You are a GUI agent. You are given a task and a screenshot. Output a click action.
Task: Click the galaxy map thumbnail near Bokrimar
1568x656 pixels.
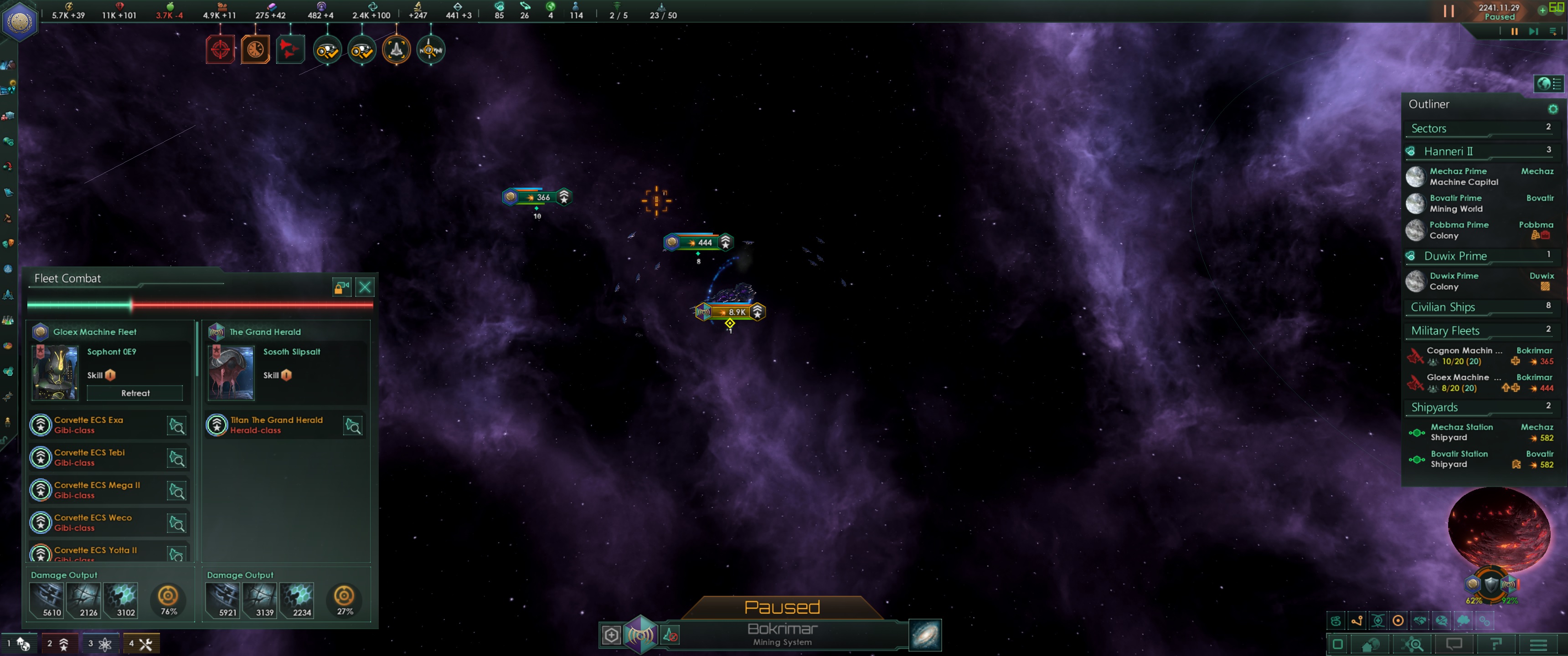[x=924, y=635]
